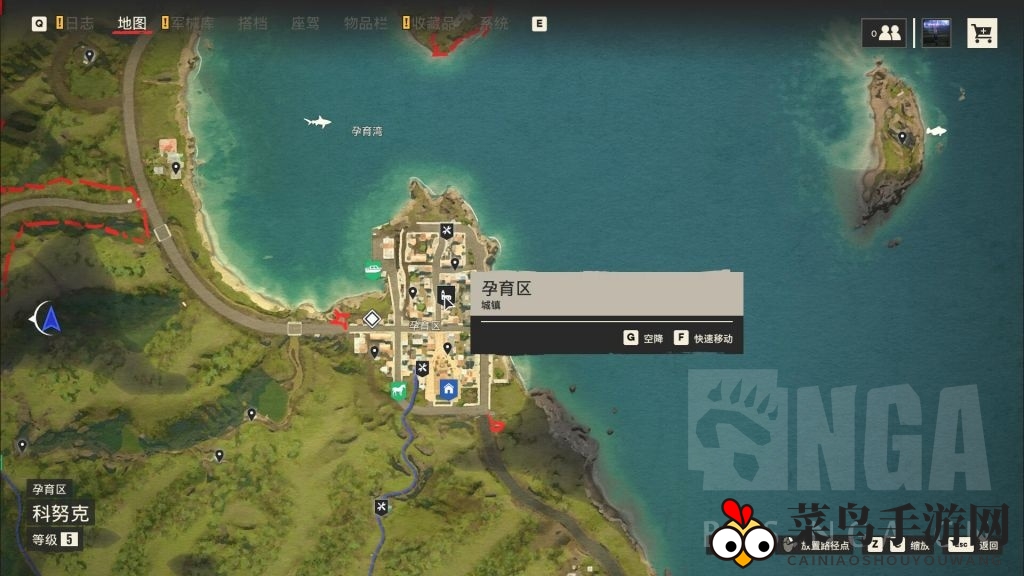The height and width of the screenshot is (576, 1024).
Task: Open the 座驾 vehicles tab
Action: (305, 23)
